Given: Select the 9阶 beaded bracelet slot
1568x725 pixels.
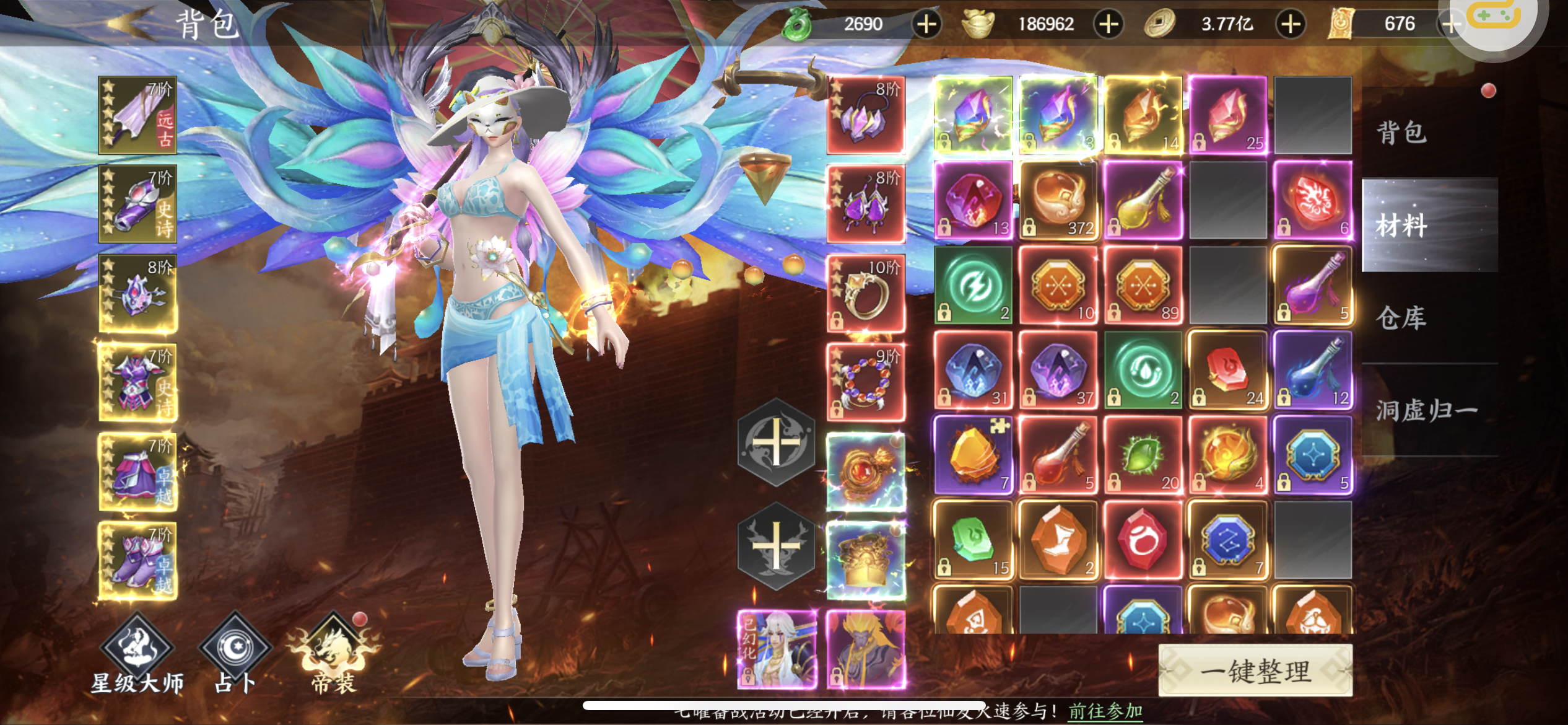Looking at the screenshot, I should pyautogui.click(x=866, y=382).
